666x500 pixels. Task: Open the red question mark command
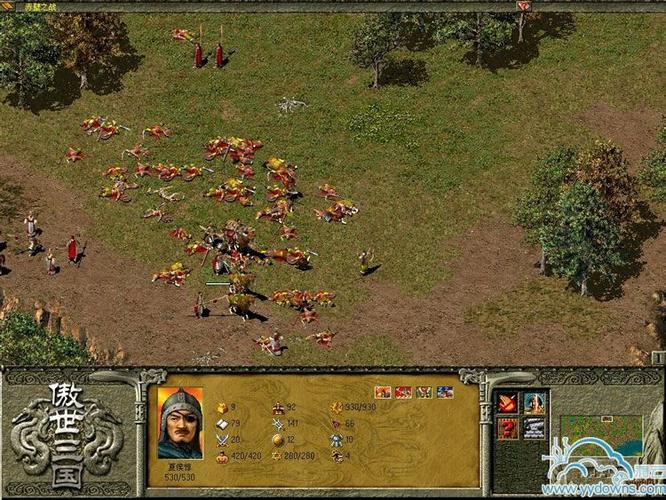click(508, 428)
